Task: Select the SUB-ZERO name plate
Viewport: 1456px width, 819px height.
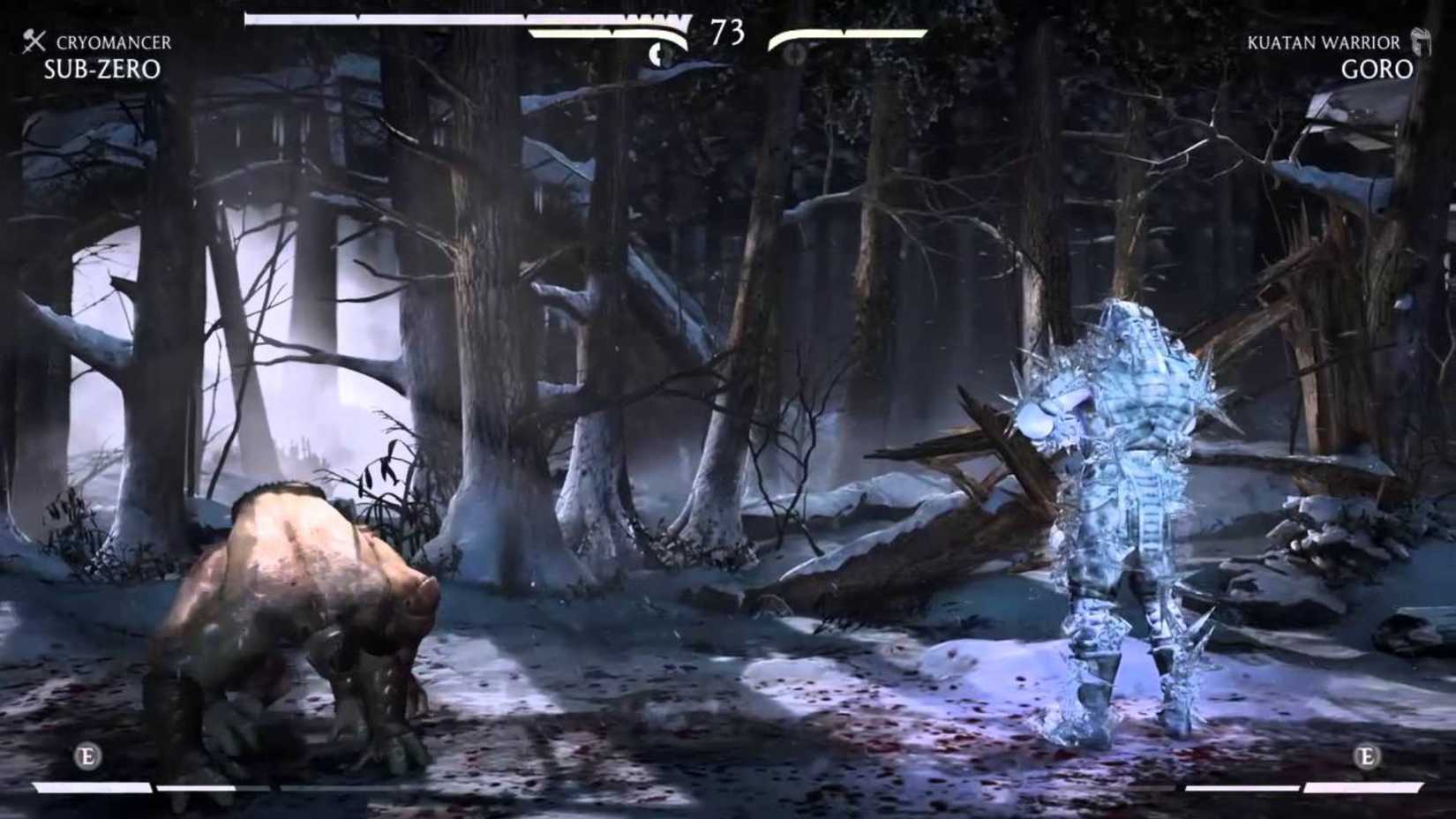Action: tap(100, 71)
